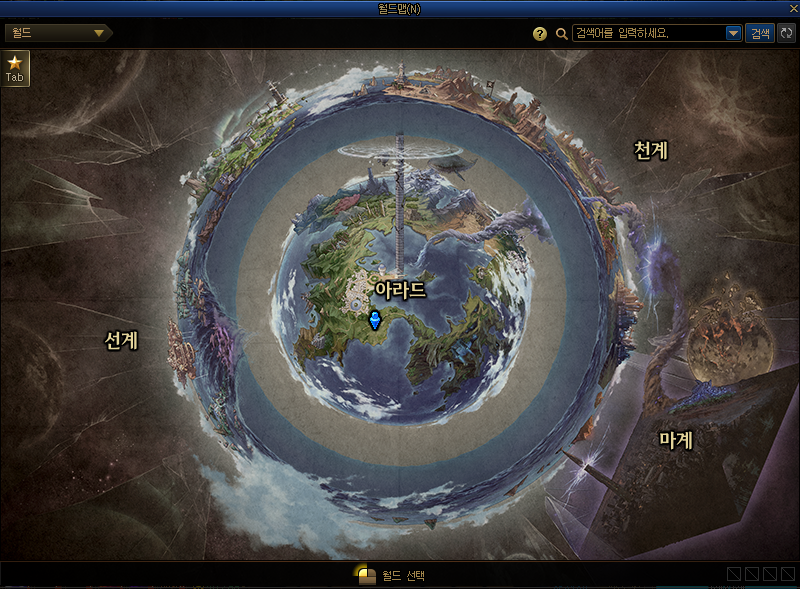Expand the search box dropdown arrow
The image size is (800, 589).
pyautogui.click(x=733, y=34)
